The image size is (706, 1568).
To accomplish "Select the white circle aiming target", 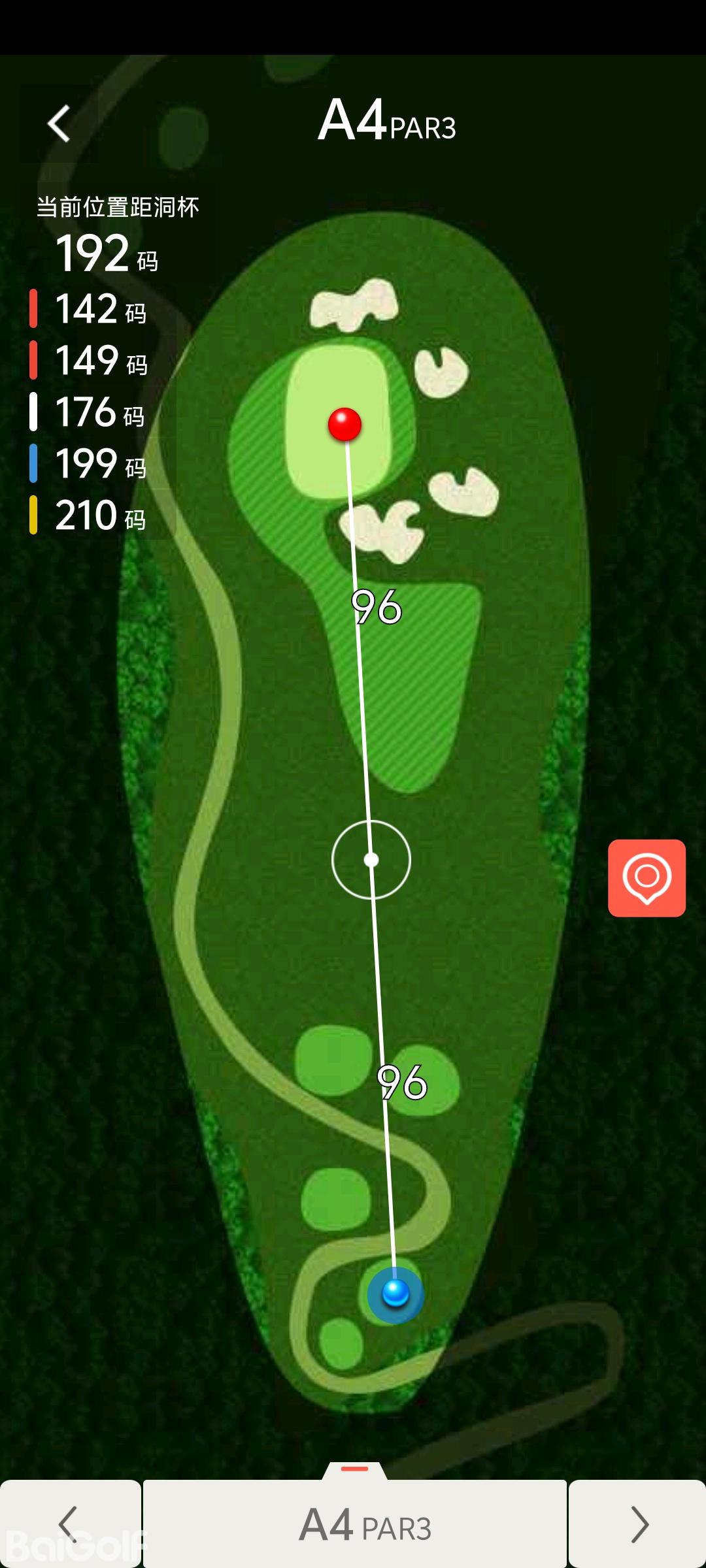I will (371, 859).
